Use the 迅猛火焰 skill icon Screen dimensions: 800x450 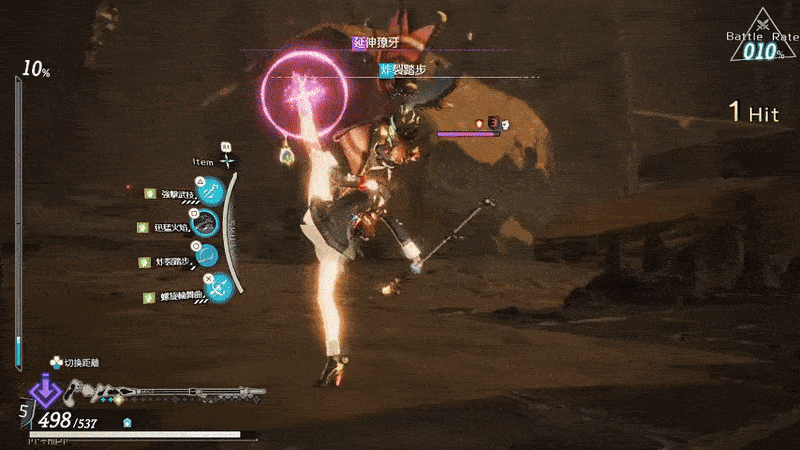[204, 225]
